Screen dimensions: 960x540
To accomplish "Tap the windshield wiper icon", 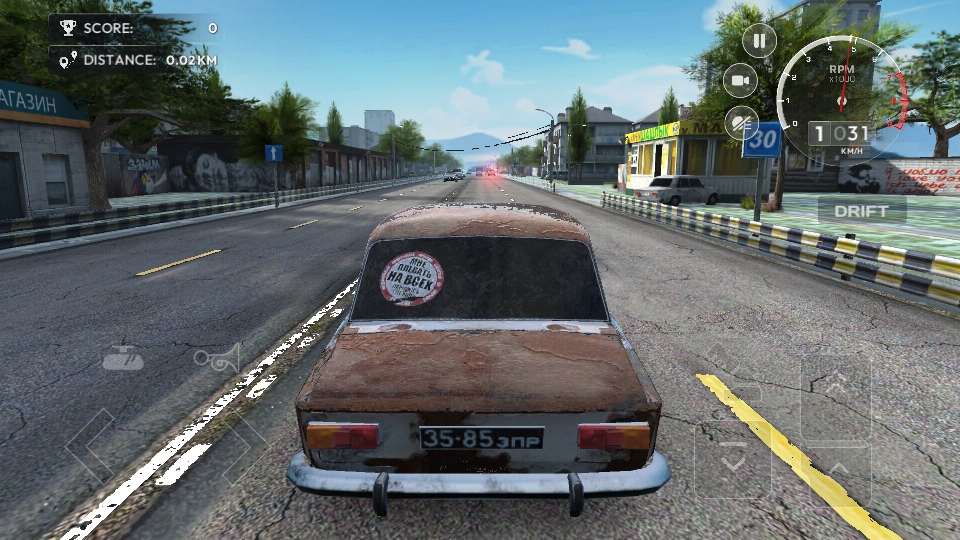I will tap(122, 357).
